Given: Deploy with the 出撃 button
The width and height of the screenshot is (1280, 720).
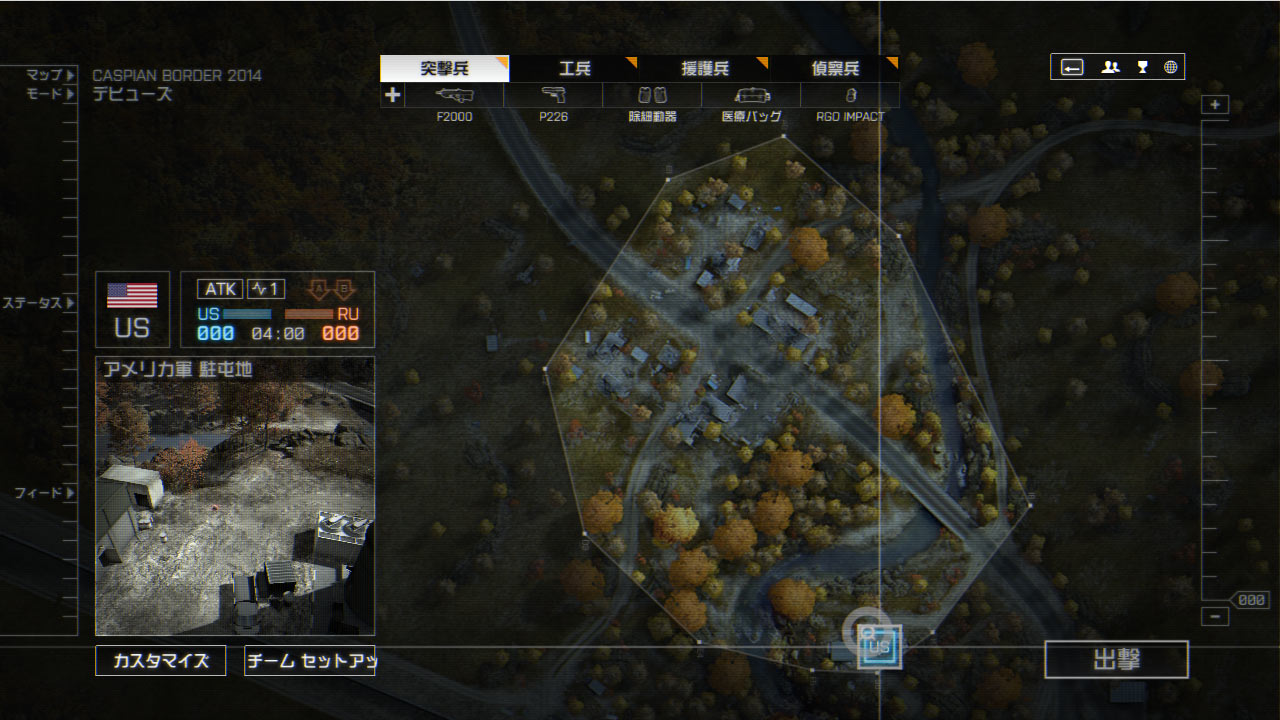Looking at the screenshot, I should 1116,660.
